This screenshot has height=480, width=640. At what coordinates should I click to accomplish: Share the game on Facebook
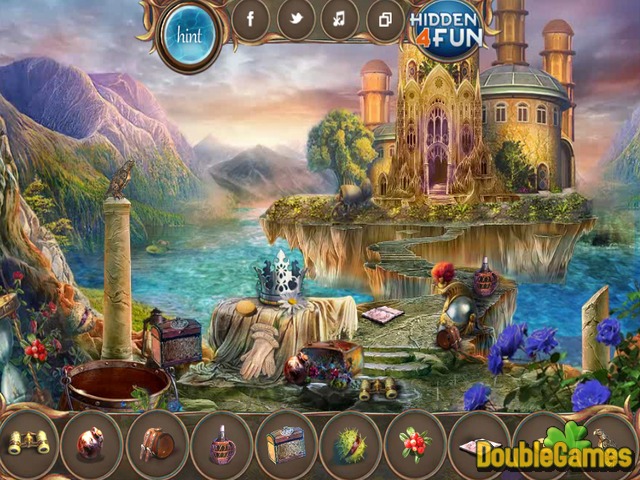click(251, 18)
